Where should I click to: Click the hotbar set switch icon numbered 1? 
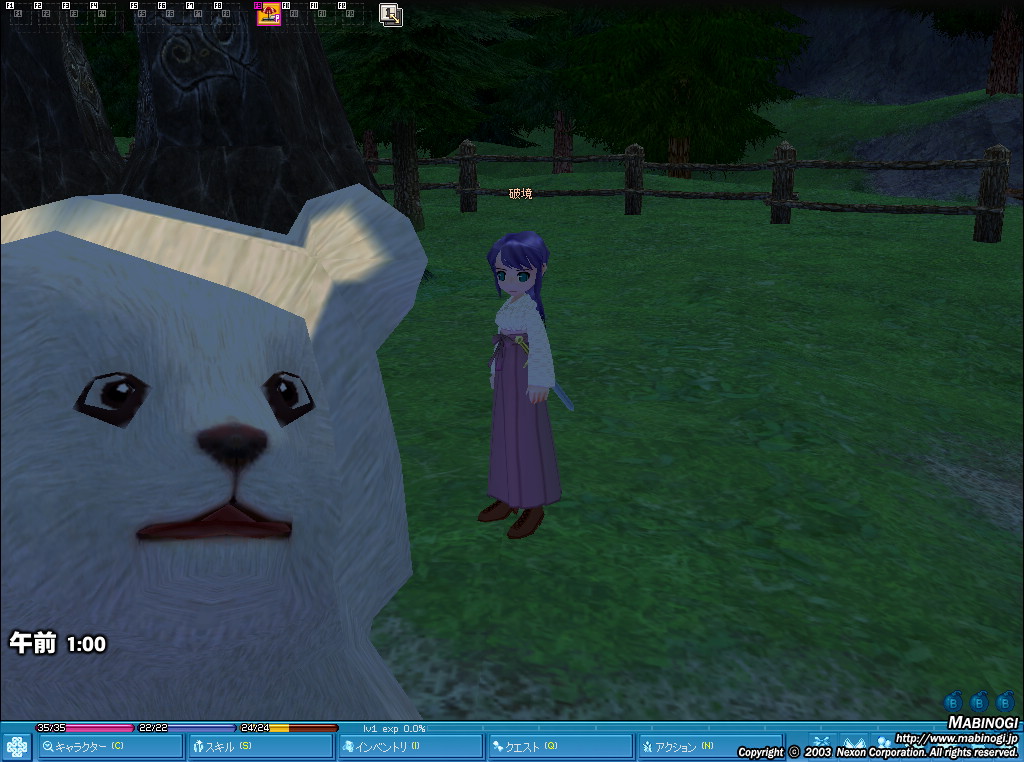click(391, 14)
